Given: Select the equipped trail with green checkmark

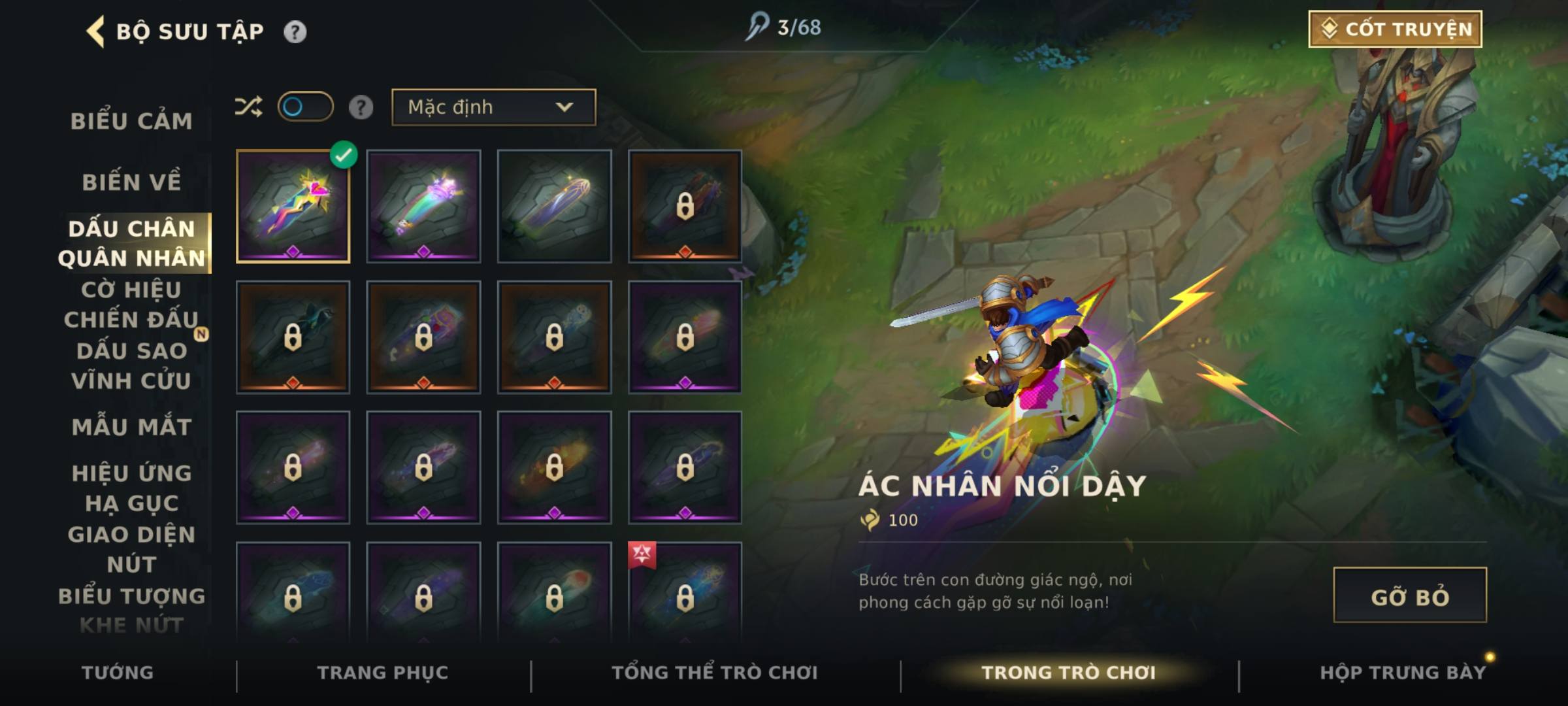Looking at the screenshot, I should pyautogui.click(x=293, y=207).
